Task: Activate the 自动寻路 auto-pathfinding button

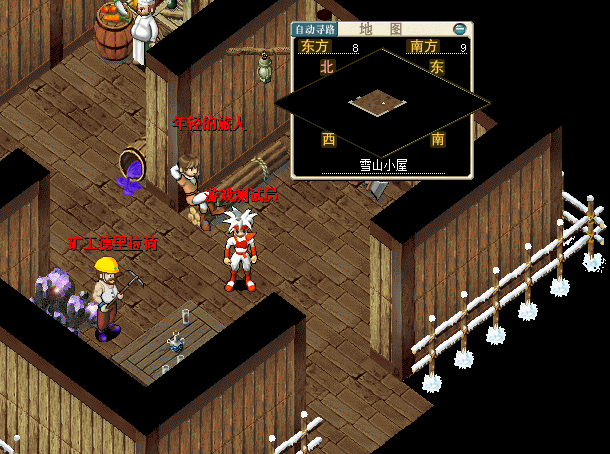Action: click(314, 30)
